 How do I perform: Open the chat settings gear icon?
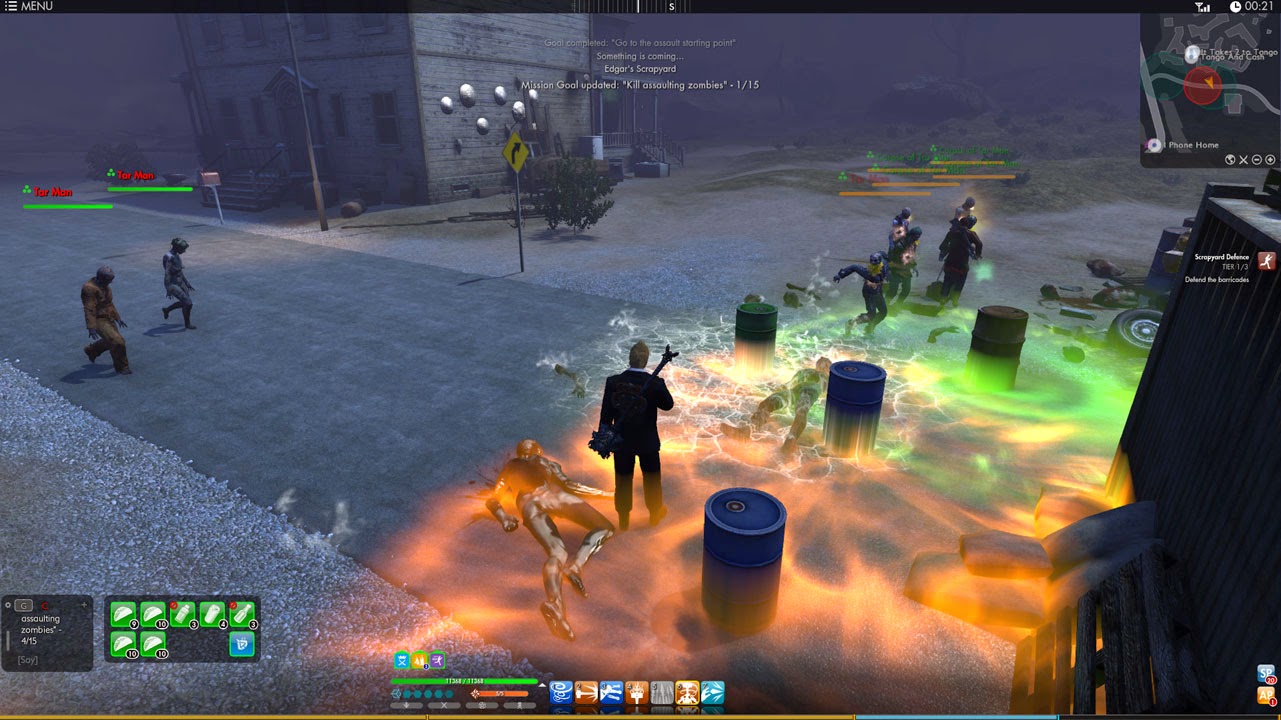(8, 605)
